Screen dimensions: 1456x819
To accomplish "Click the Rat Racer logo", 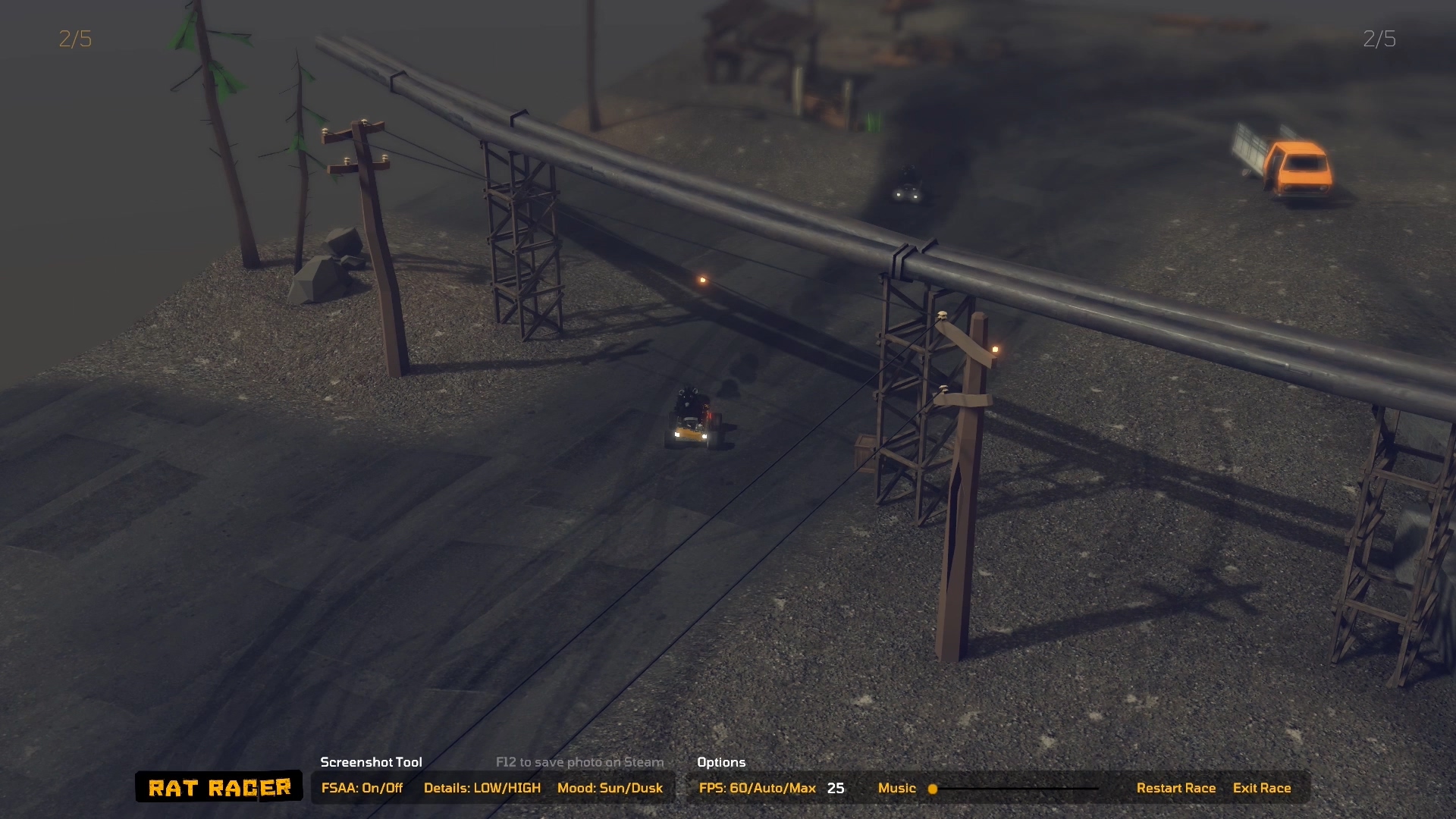I will pyautogui.click(x=219, y=787).
